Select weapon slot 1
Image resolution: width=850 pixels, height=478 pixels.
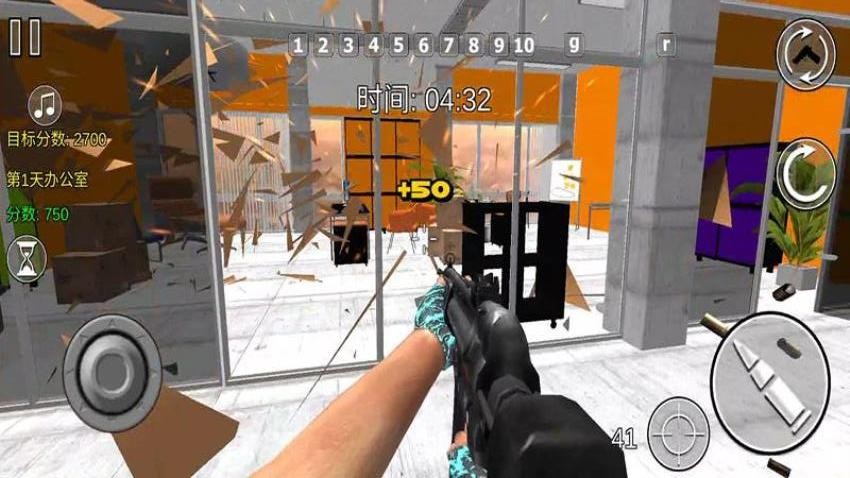(x=298, y=44)
